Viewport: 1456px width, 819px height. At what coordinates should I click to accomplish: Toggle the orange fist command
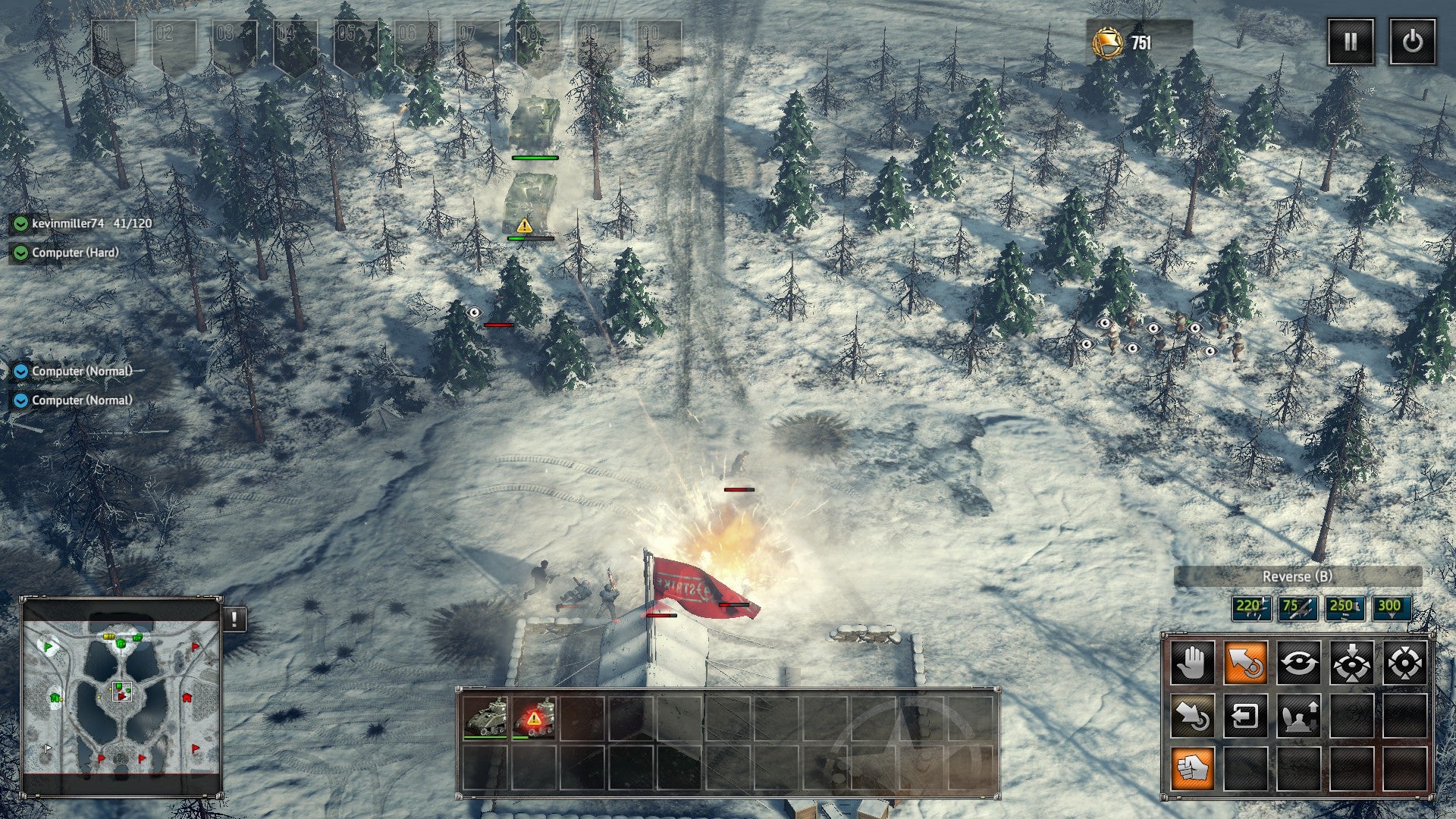click(x=1192, y=769)
